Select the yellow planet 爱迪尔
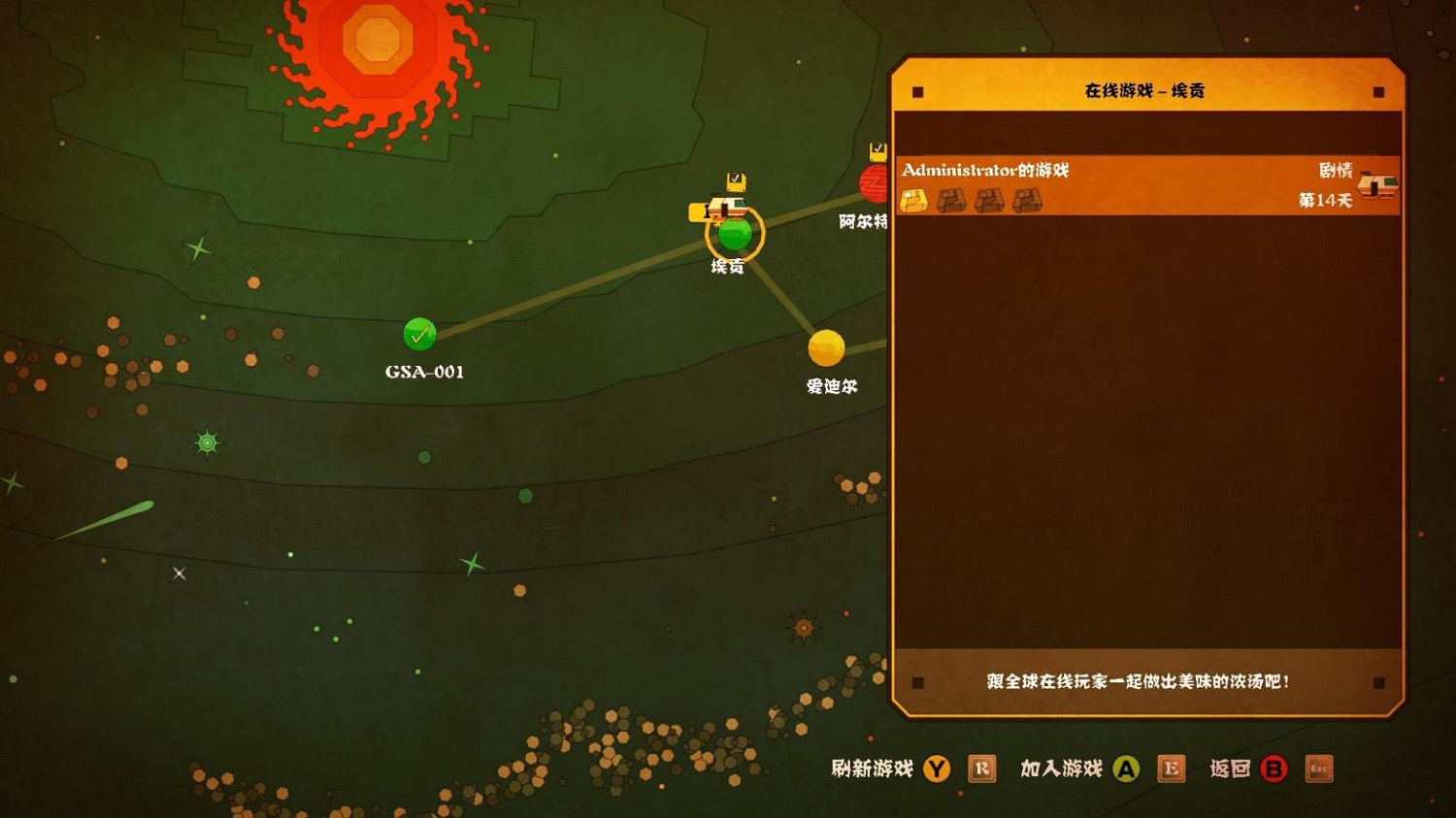 pyautogui.click(x=827, y=349)
